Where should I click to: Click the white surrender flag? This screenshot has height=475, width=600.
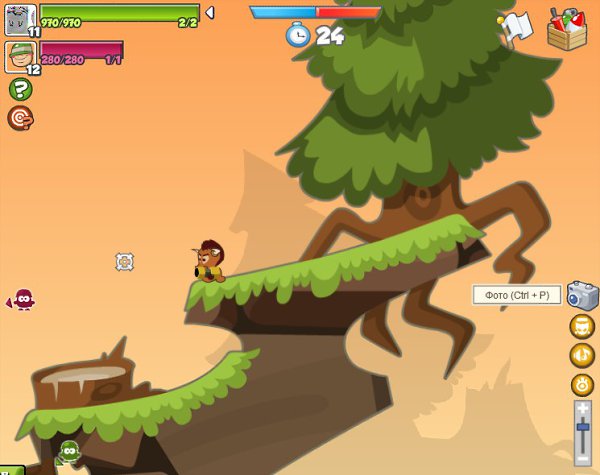(516, 28)
